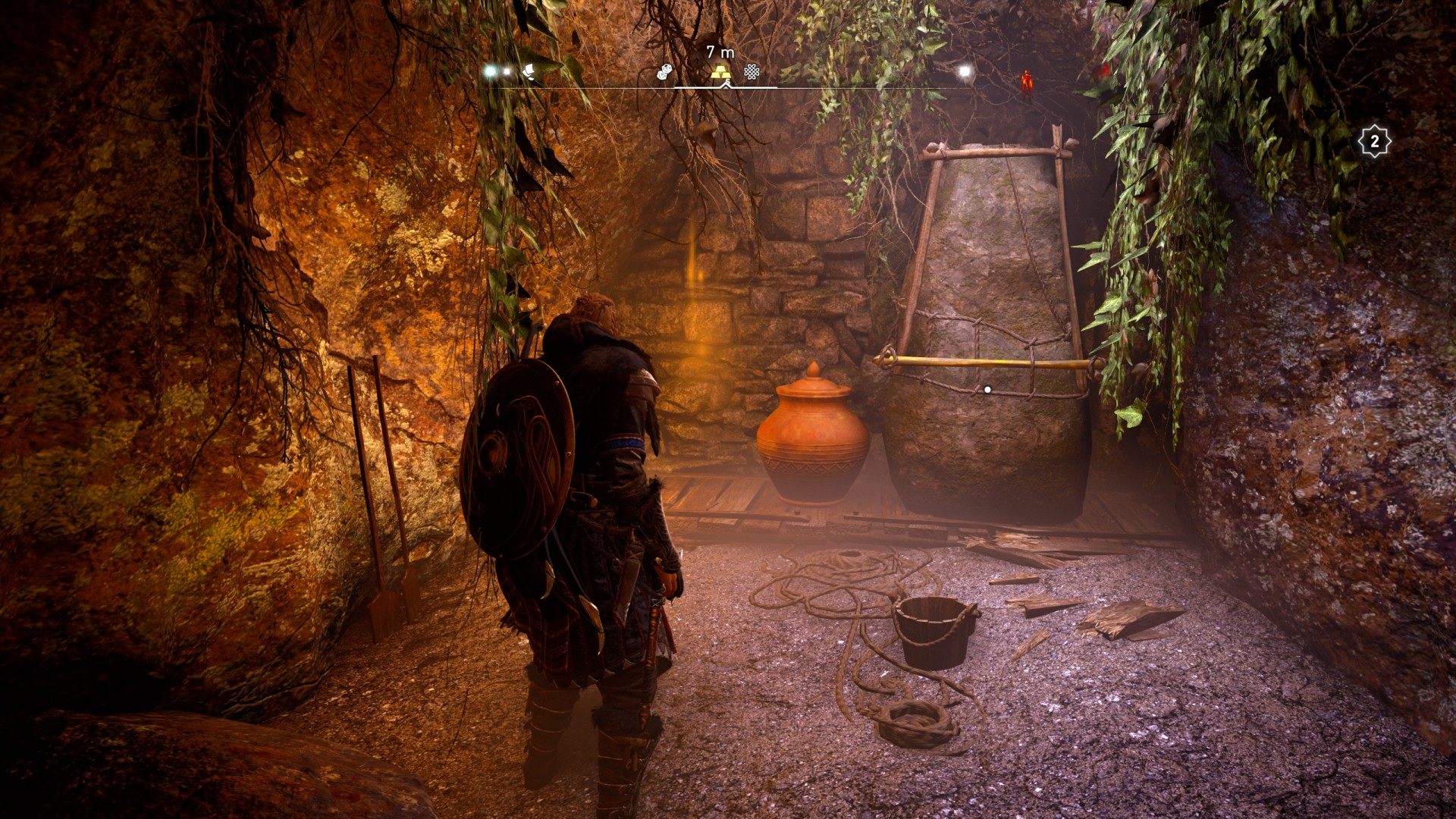Select the white tilted flag compass marker
Viewport: 1456px width, 819px height.
coord(531,72)
